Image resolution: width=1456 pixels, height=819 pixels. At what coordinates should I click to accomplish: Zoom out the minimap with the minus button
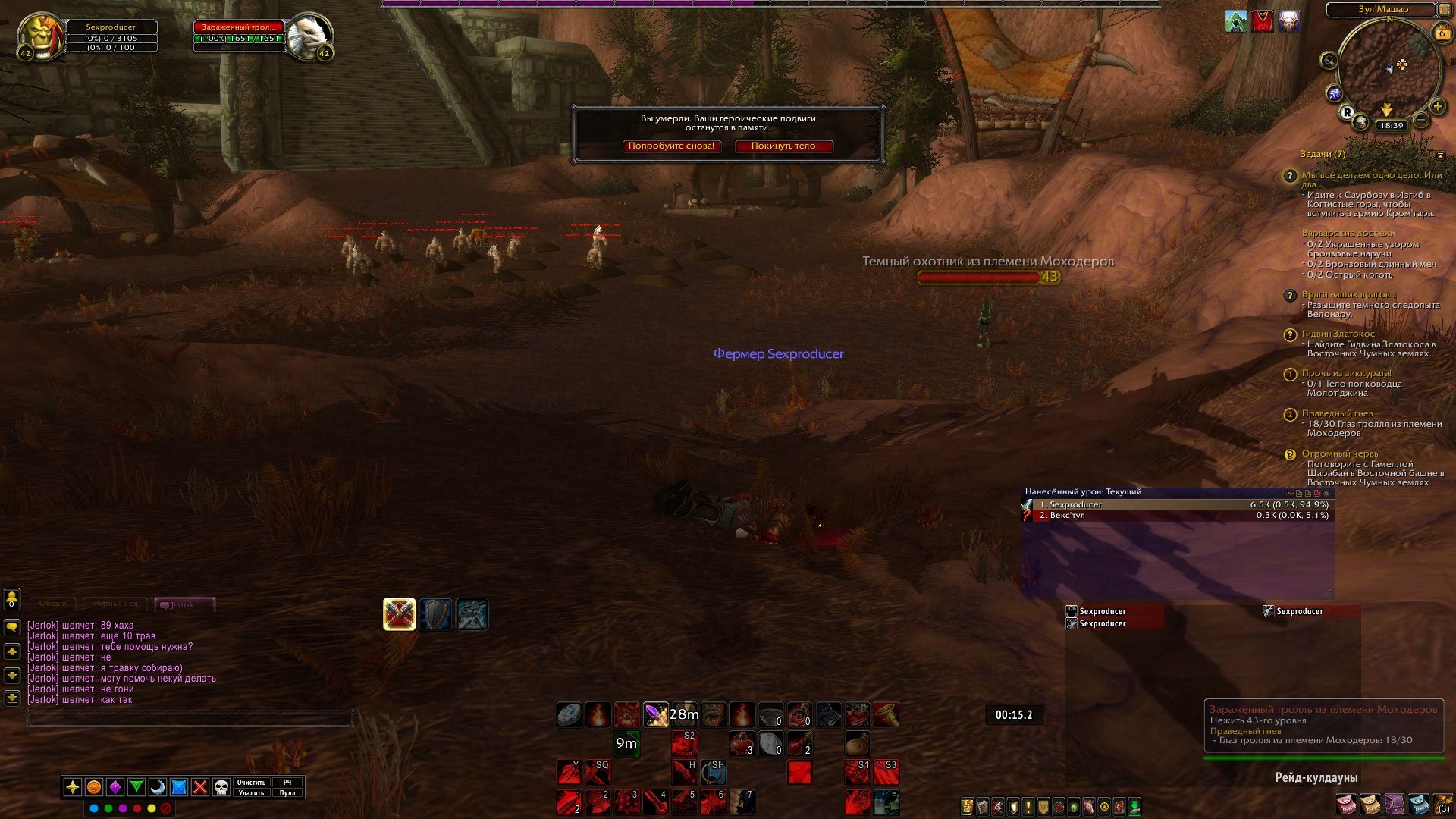pyautogui.click(x=1422, y=120)
